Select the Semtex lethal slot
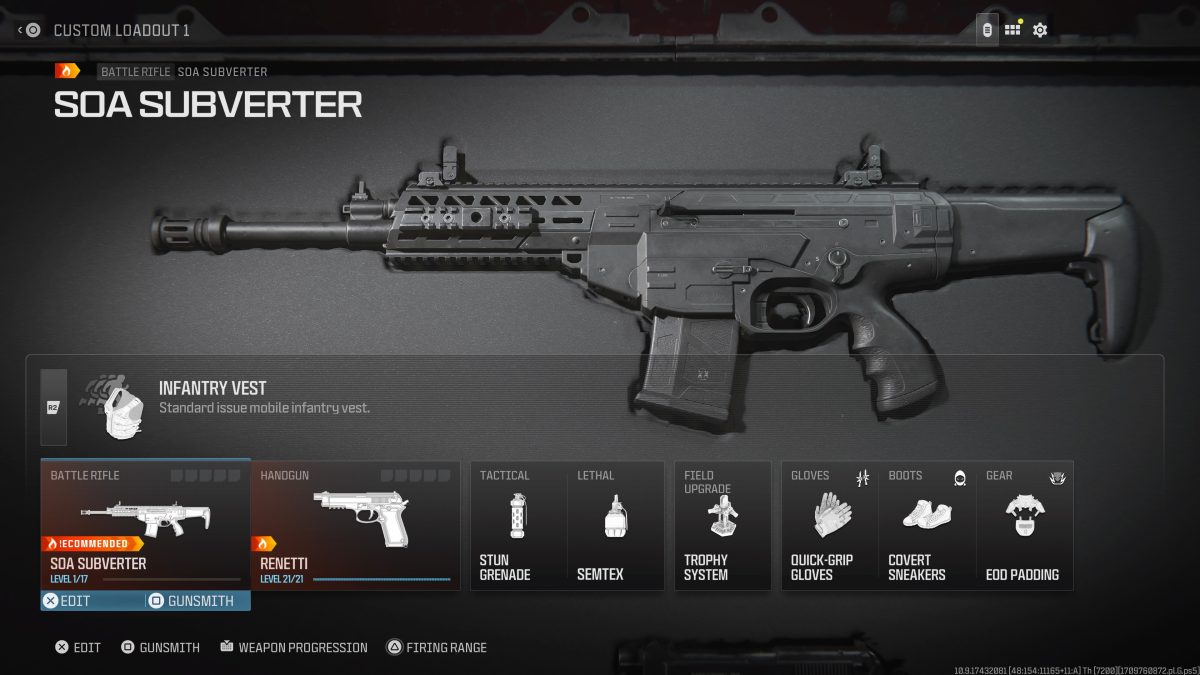1200x675 pixels. pyautogui.click(x=615, y=525)
